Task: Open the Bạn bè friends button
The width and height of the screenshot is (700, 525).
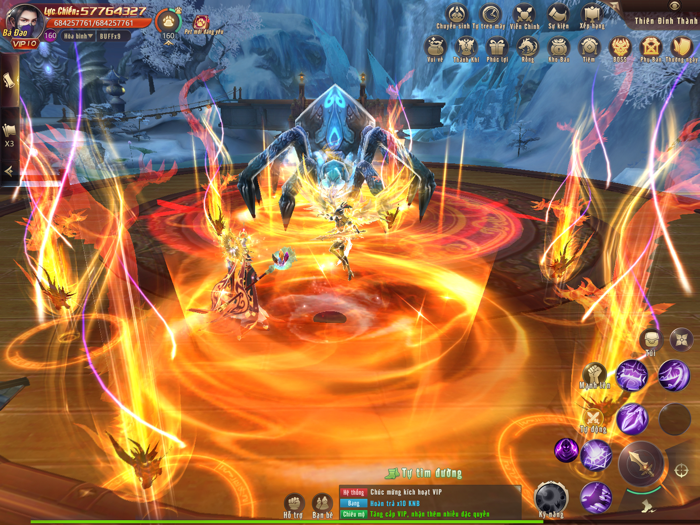Action: click(x=322, y=503)
